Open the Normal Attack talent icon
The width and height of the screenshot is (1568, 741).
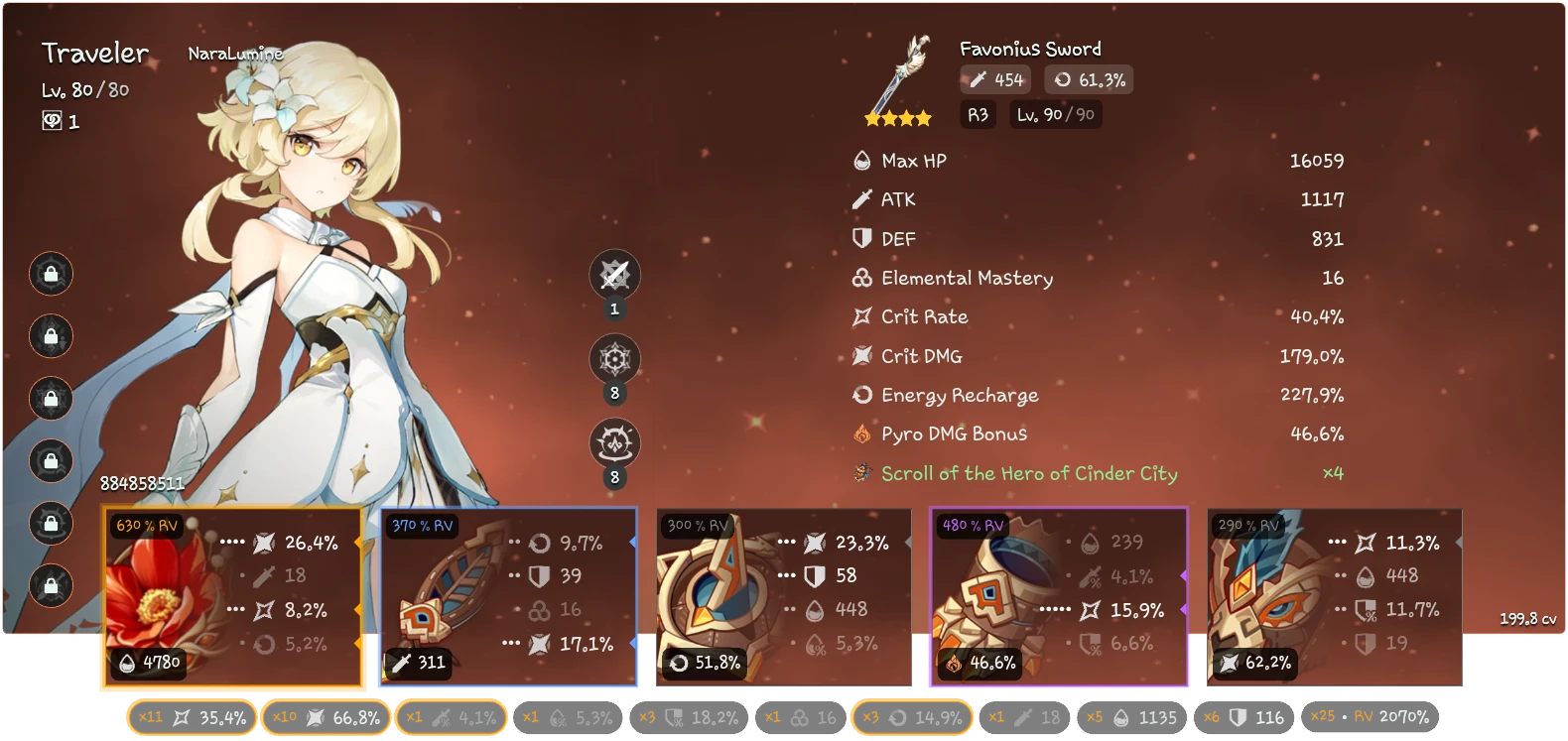615,275
